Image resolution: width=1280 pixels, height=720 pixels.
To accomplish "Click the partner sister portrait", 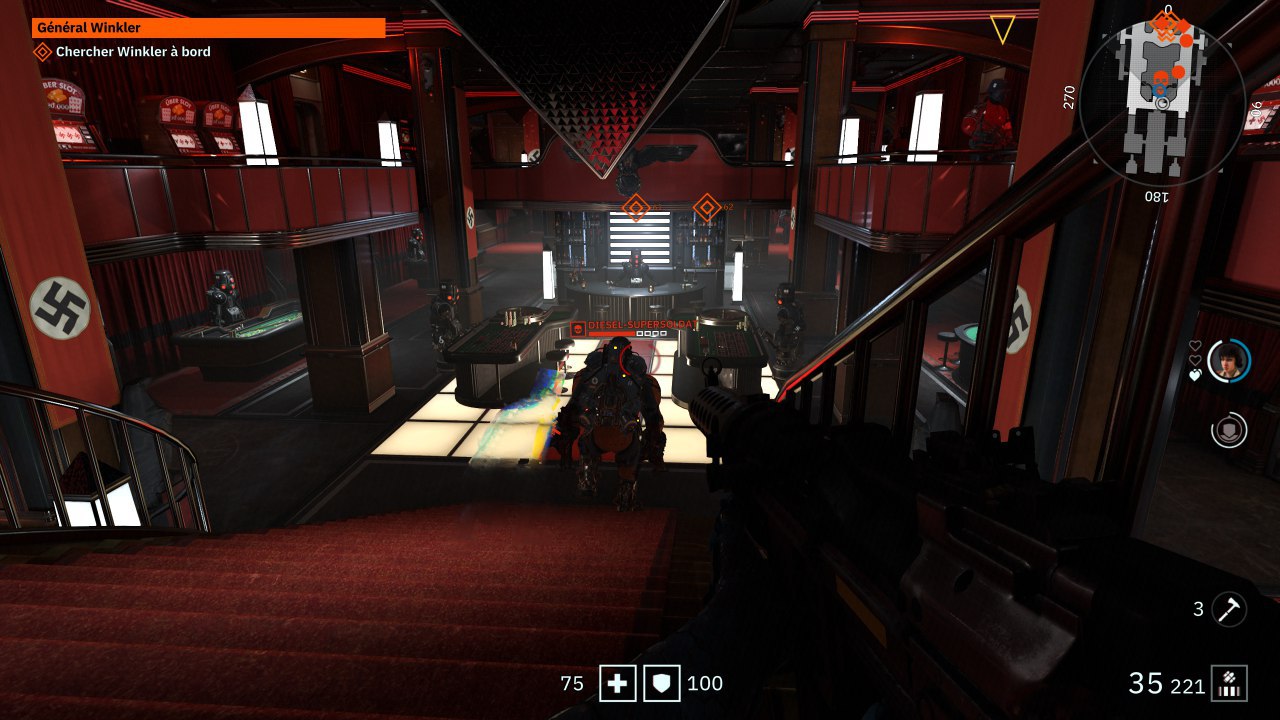I will pyautogui.click(x=1229, y=361).
